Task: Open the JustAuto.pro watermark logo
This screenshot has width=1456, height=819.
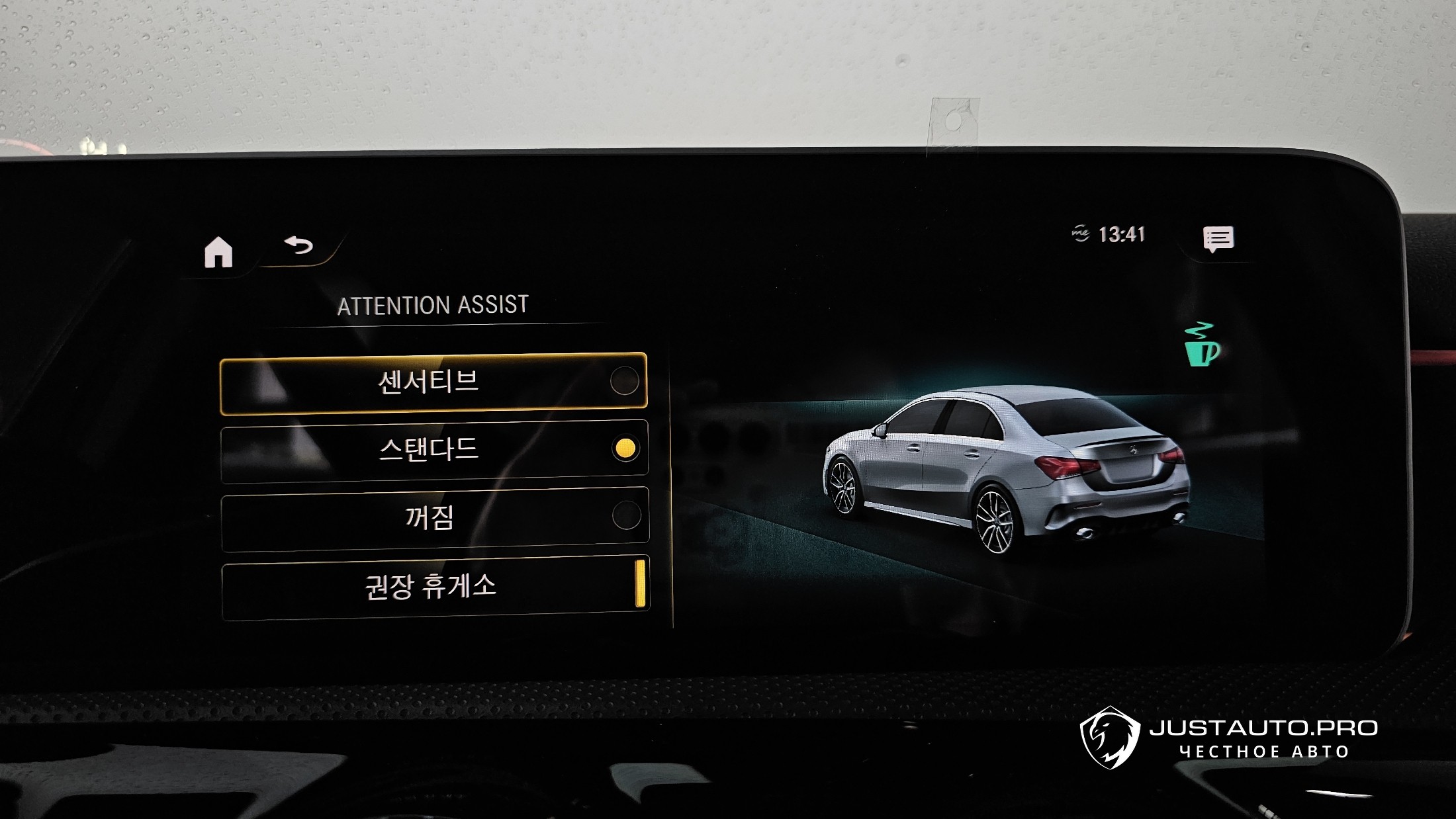Action: click(1228, 738)
